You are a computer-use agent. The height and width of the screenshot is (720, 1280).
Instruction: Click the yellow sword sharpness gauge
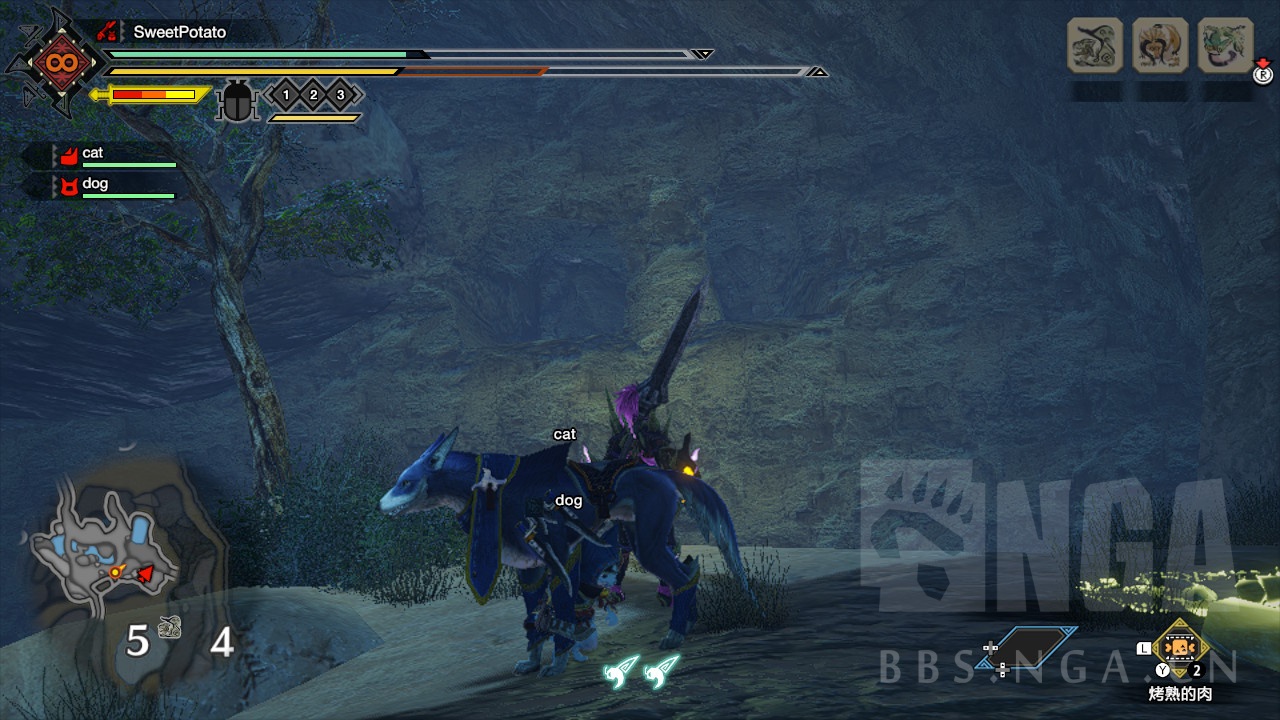point(150,95)
